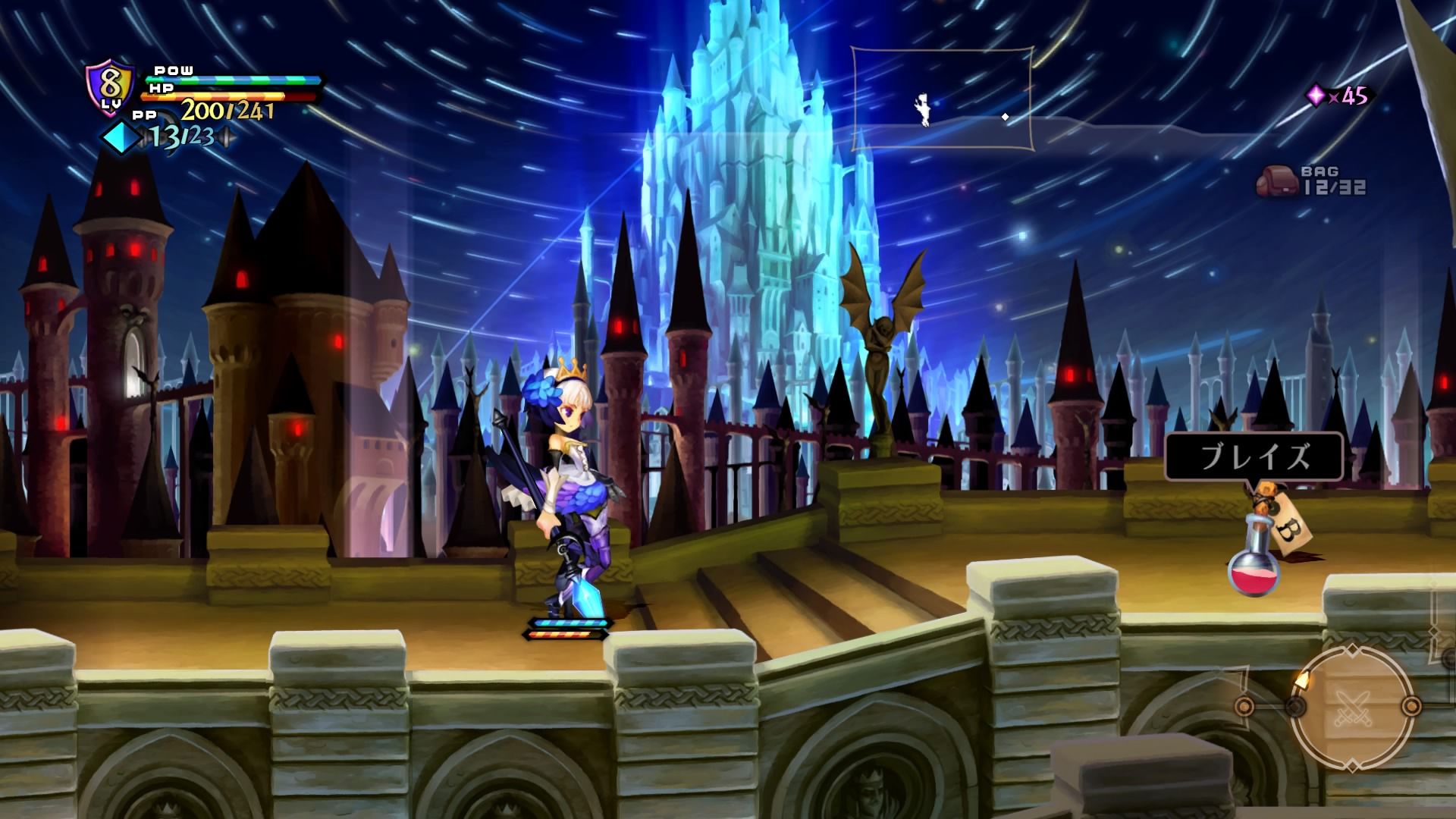The height and width of the screenshot is (819, 1456).
Task: Click the level 8 shield badge
Action: click(x=111, y=88)
